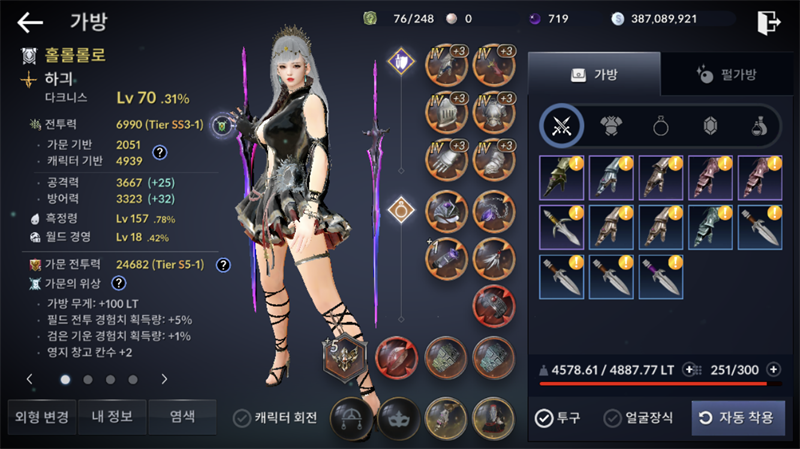Image resolution: width=800 pixels, height=449 pixels.
Task: Filter the bag by armor category
Action: pyautogui.click(x=610, y=126)
